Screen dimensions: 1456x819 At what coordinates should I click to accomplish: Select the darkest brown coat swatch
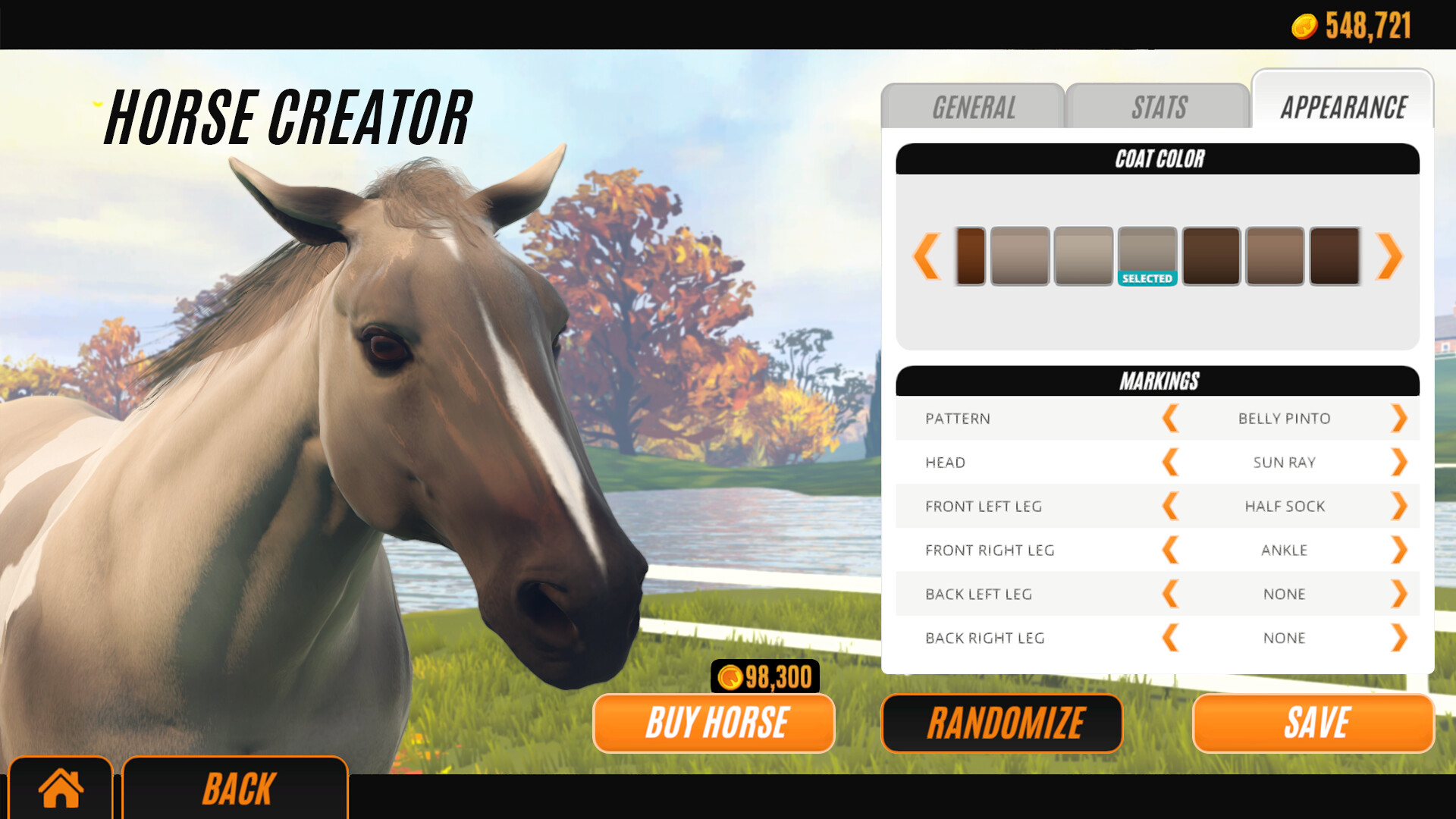pos(1338,256)
